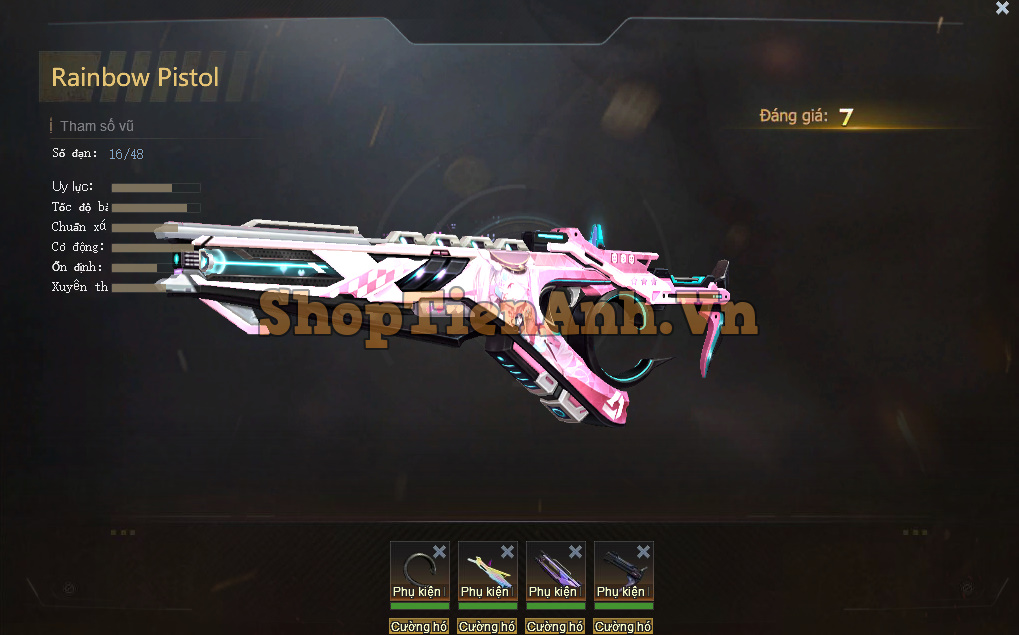Remove the black curved ring accessory
Viewport: 1019px width, 635px height.
click(440, 552)
